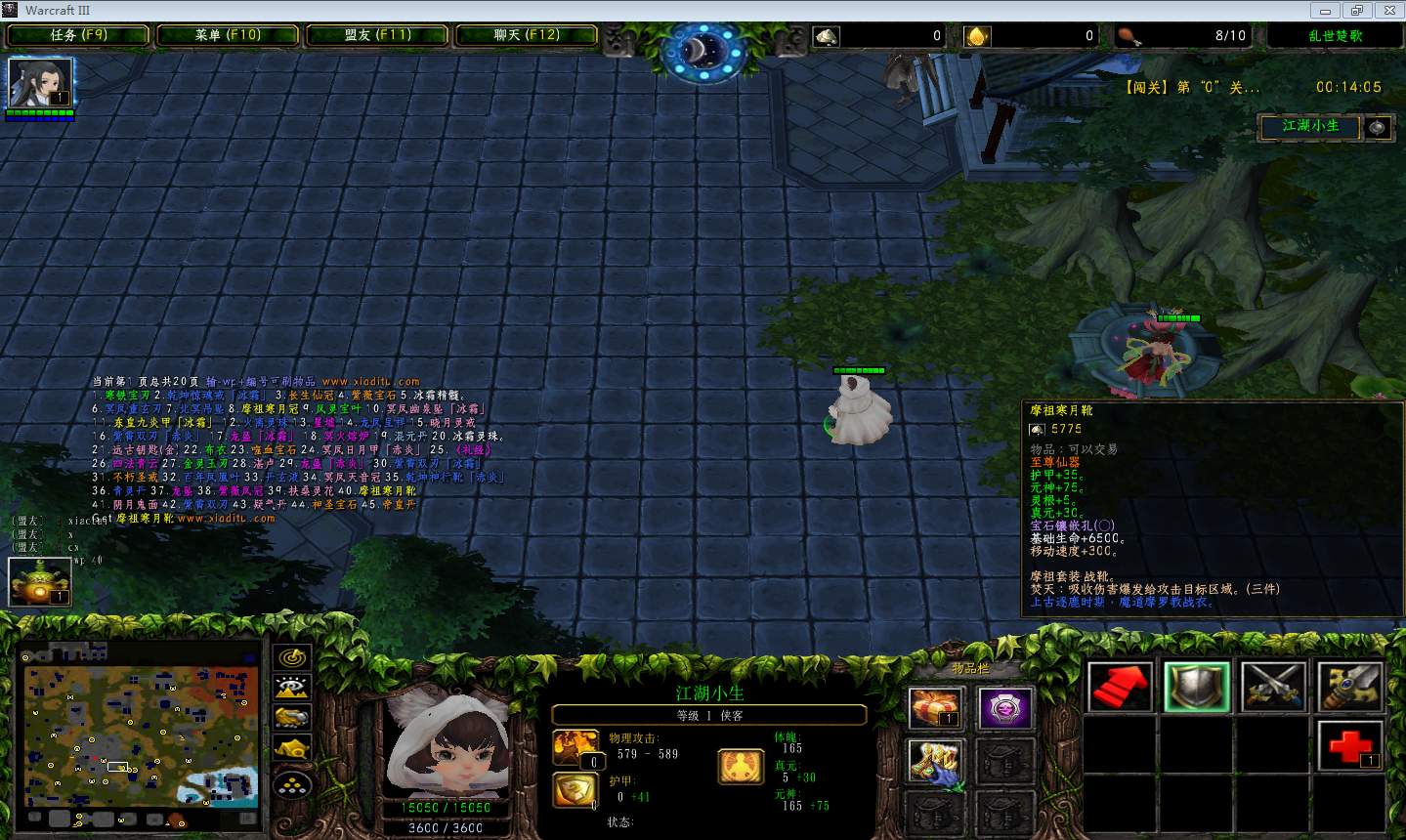Open the 菜单 (F10) game menu

(x=228, y=35)
